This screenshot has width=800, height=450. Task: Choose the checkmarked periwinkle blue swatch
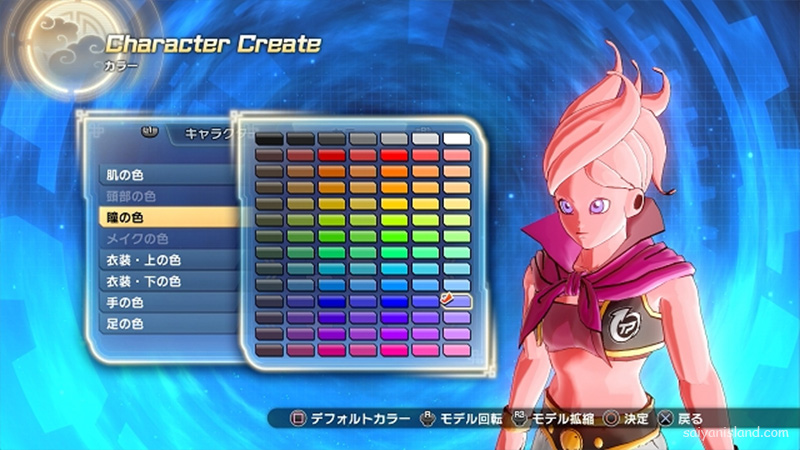click(x=457, y=300)
